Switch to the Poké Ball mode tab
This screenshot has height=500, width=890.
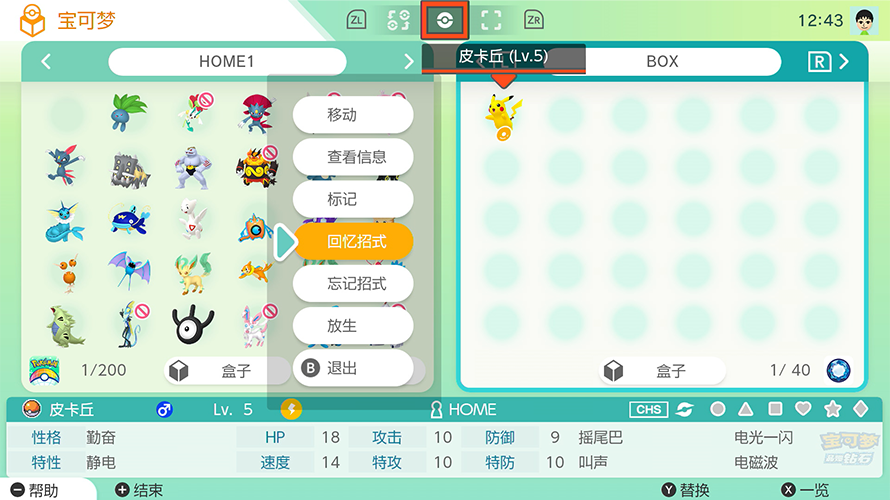tap(445, 20)
